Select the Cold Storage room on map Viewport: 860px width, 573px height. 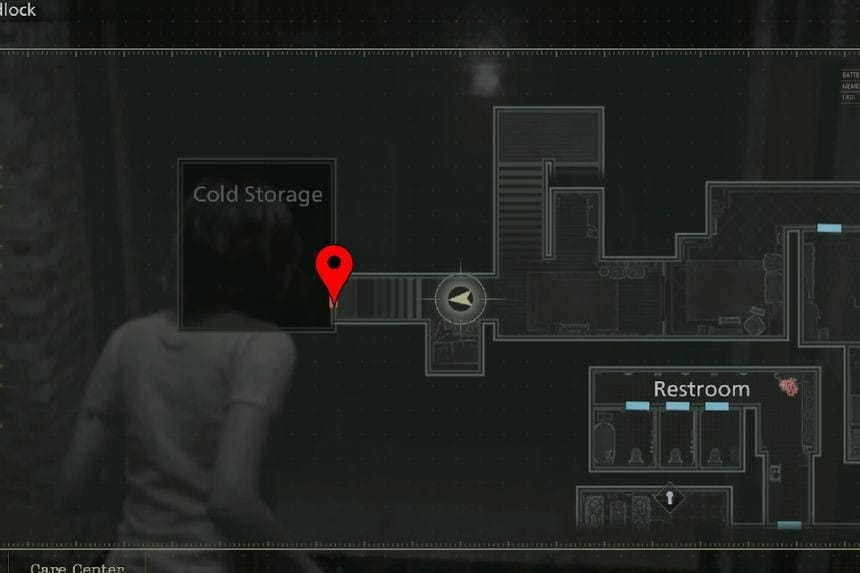tap(257, 245)
